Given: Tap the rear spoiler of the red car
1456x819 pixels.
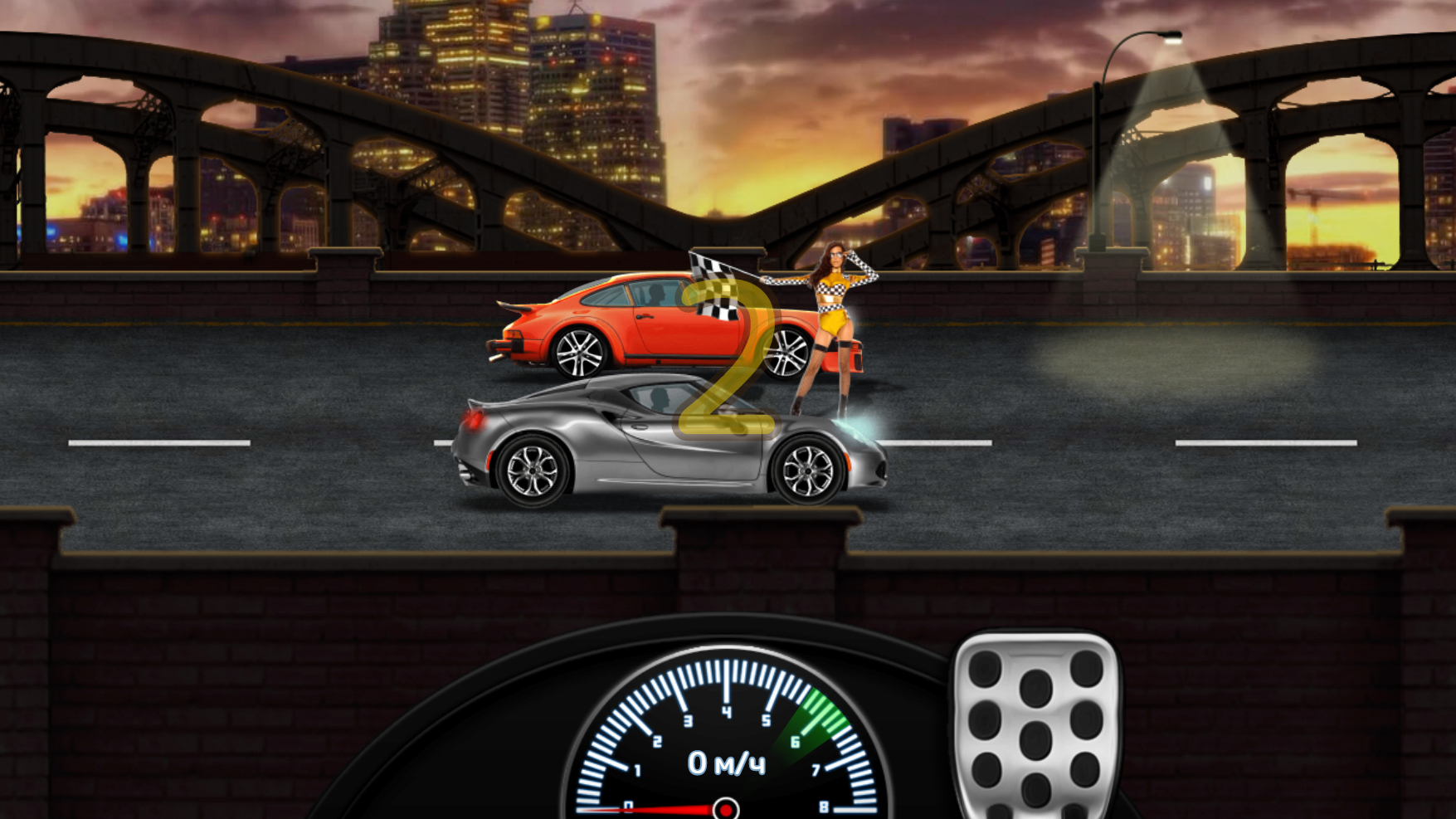Looking at the screenshot, I should (x=516, y=305).
